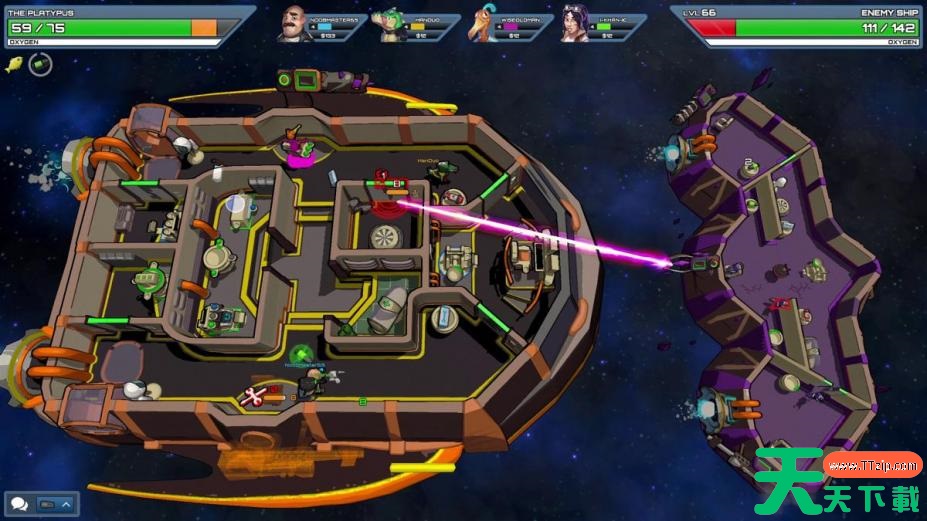Viewport: 927px width, 521px height.
Task: Expand the chat panel with the up arrow
Action: [x=67, y=504]
